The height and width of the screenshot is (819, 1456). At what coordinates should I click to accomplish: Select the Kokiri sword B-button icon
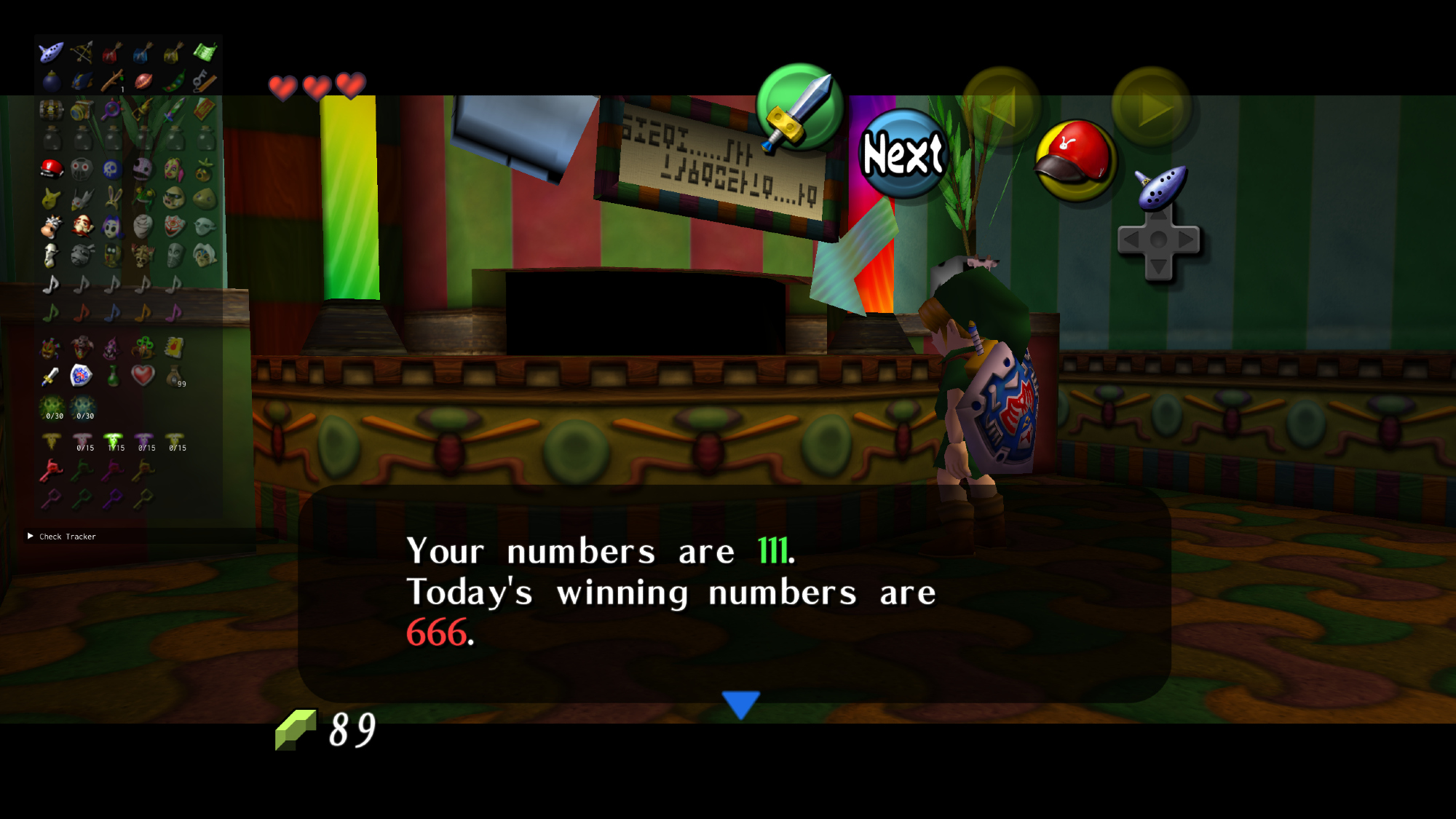[x=799, y=108]
